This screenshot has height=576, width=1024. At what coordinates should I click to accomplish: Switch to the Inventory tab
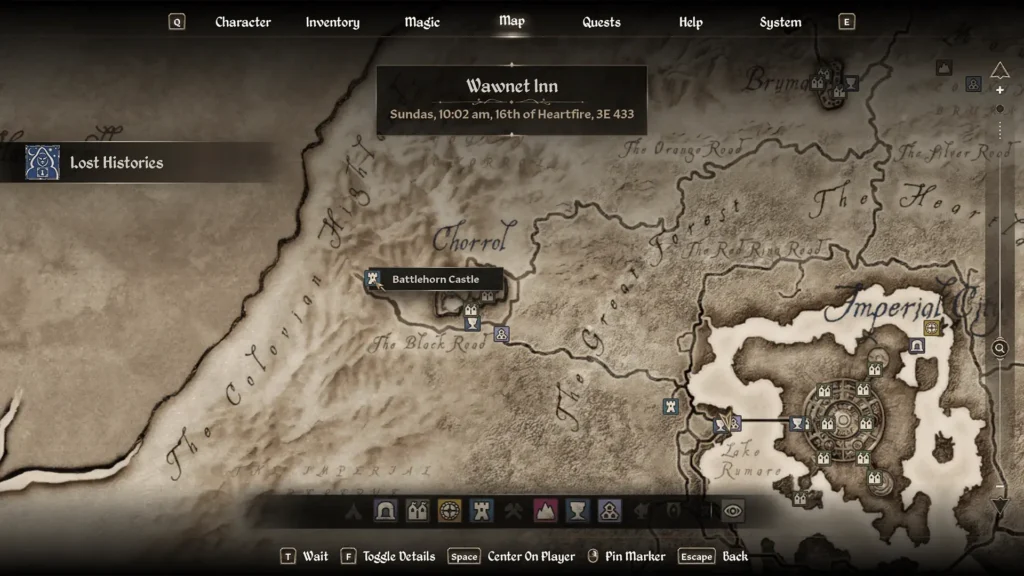click(x=332, y=22)
